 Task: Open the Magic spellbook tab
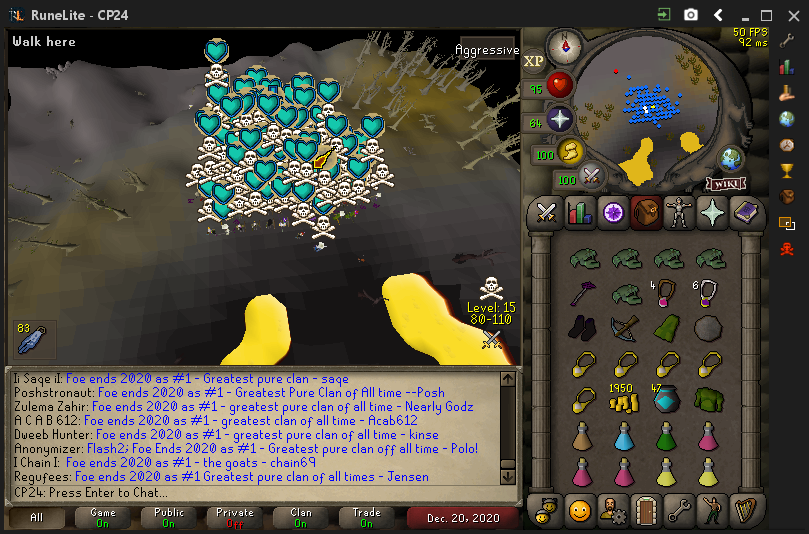744,212
